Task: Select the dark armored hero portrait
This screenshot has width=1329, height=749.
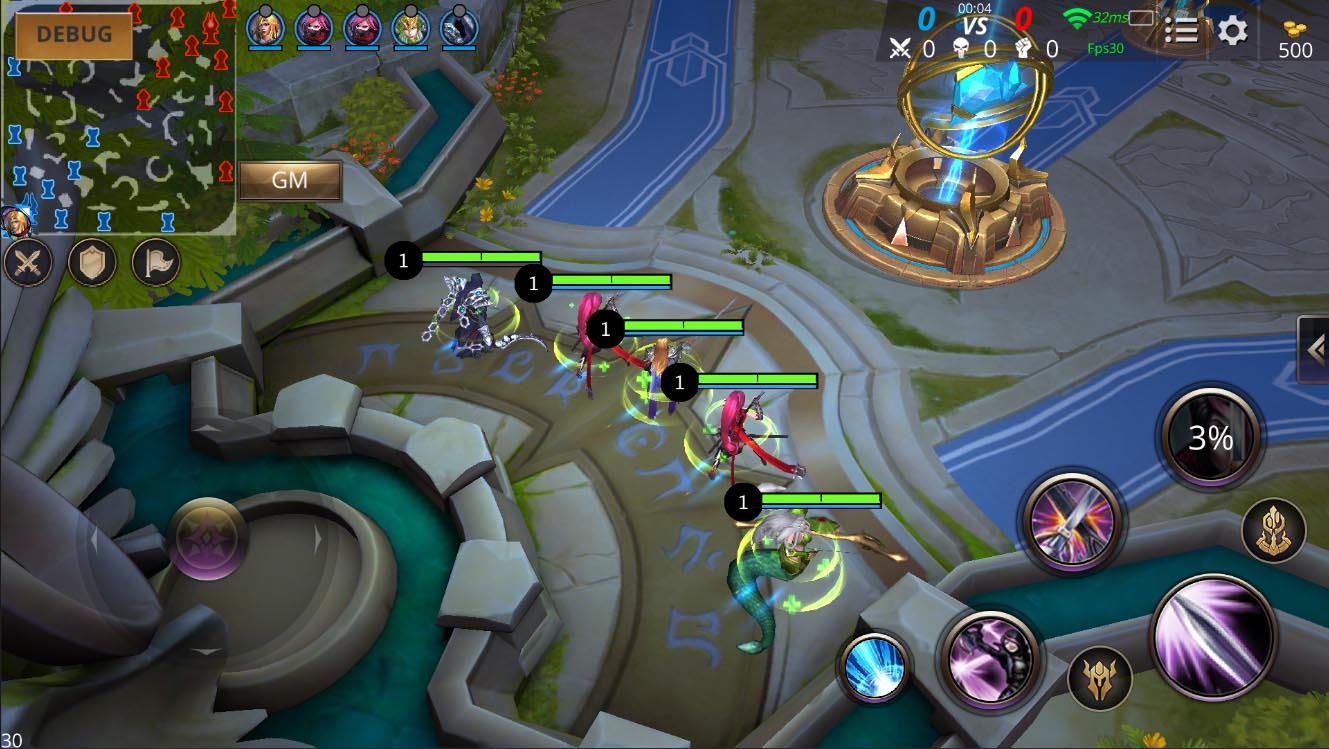Action: tap(459, 26)
